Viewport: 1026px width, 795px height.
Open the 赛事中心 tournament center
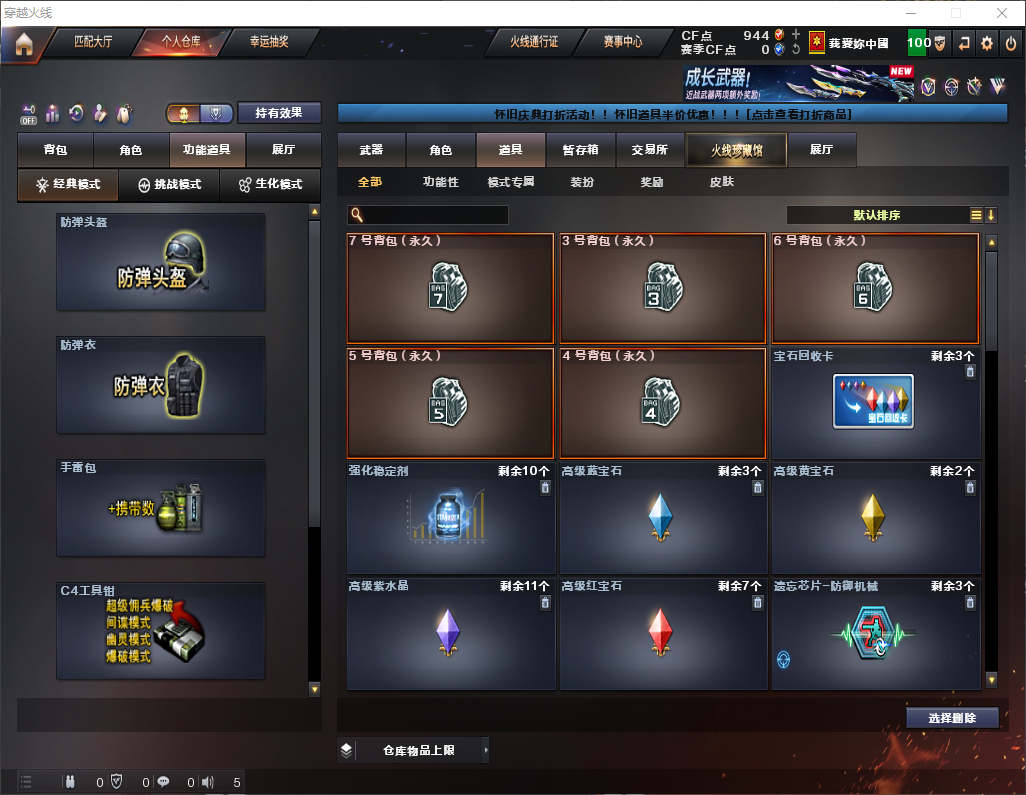point(622,43)
